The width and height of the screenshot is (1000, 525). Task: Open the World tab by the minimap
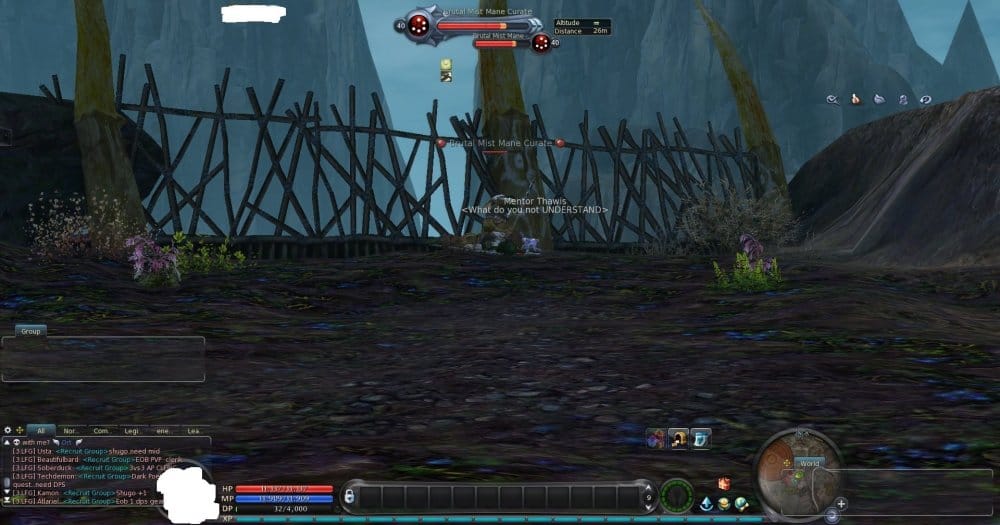(x=809, y=463)
